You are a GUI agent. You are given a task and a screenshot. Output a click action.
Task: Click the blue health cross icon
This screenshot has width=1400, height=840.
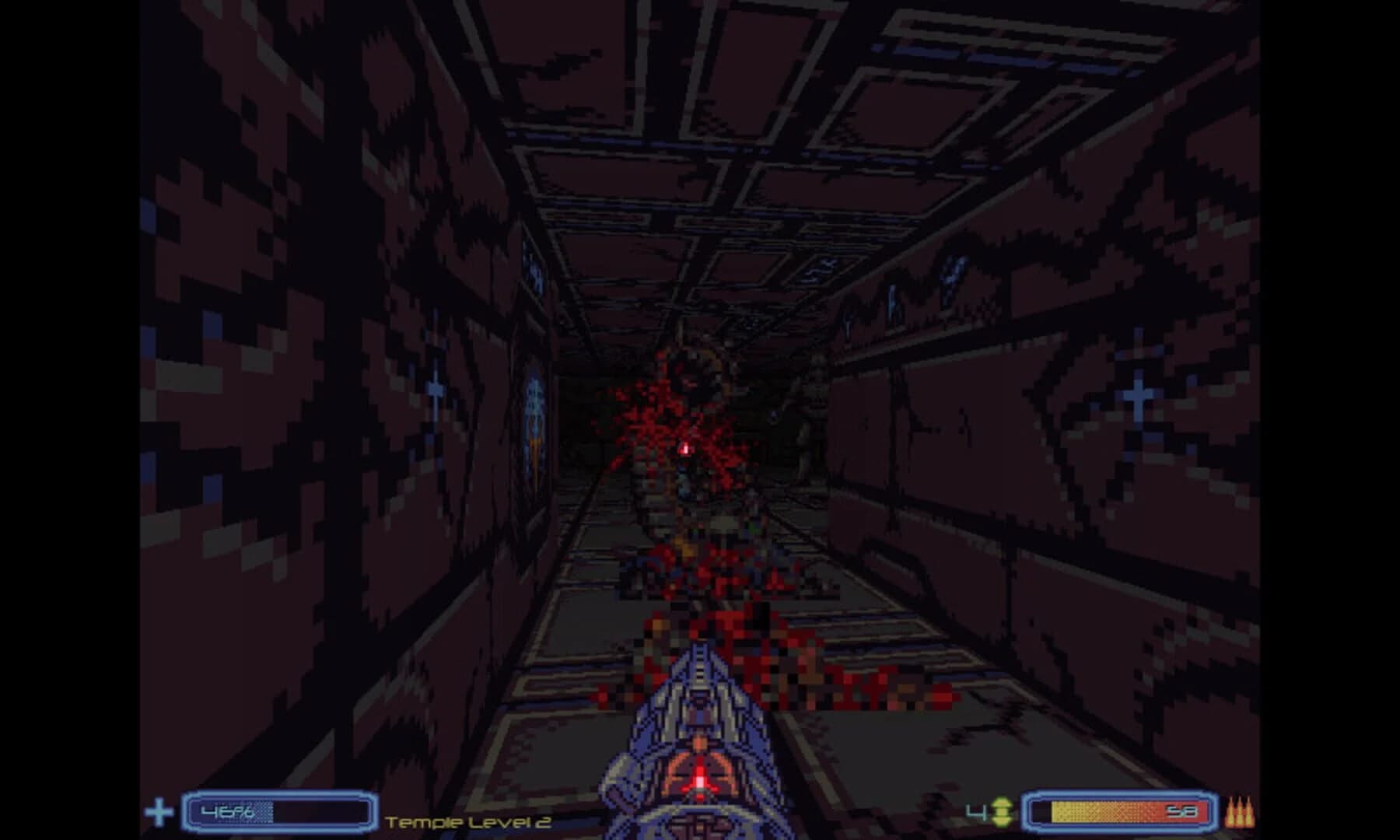(159, 811)
